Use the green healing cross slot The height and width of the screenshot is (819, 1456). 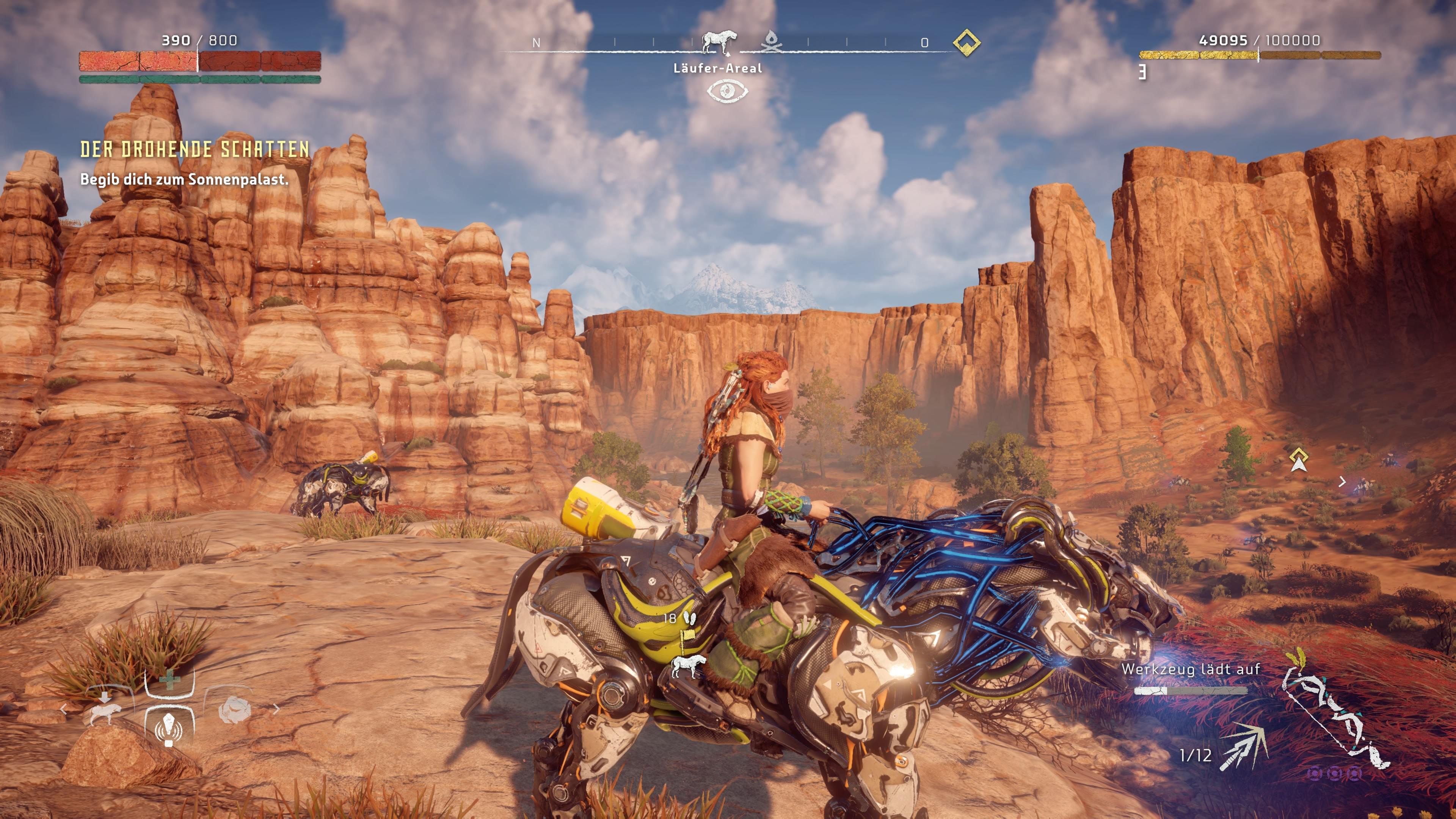[x=169, y=680]
